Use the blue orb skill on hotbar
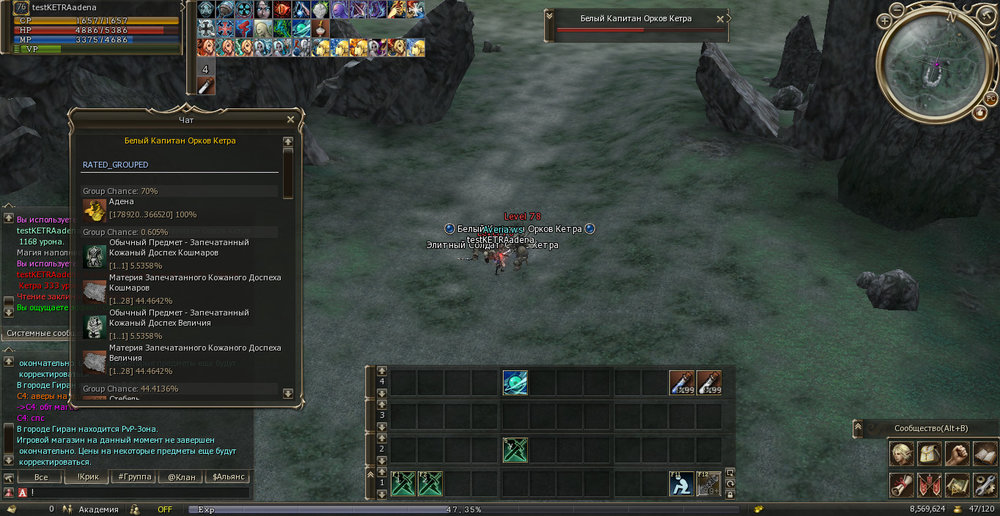Screen dimensions: 1000x516 (515, 383)
